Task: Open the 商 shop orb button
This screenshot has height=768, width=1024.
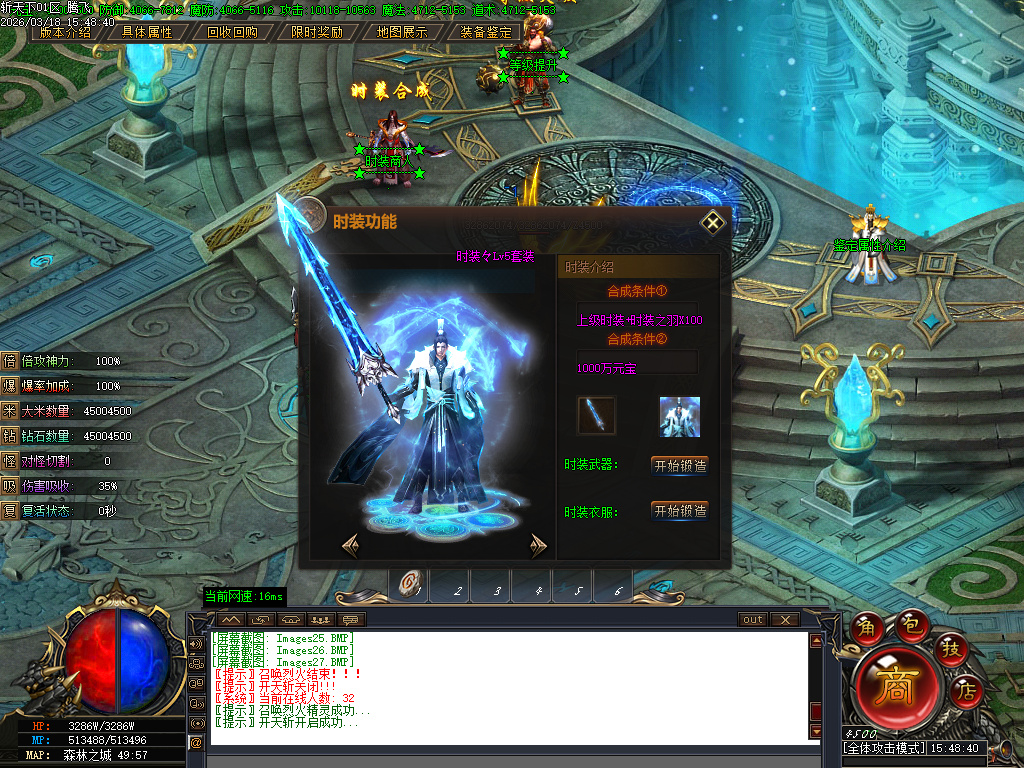Action: click(x=892, y=689)
